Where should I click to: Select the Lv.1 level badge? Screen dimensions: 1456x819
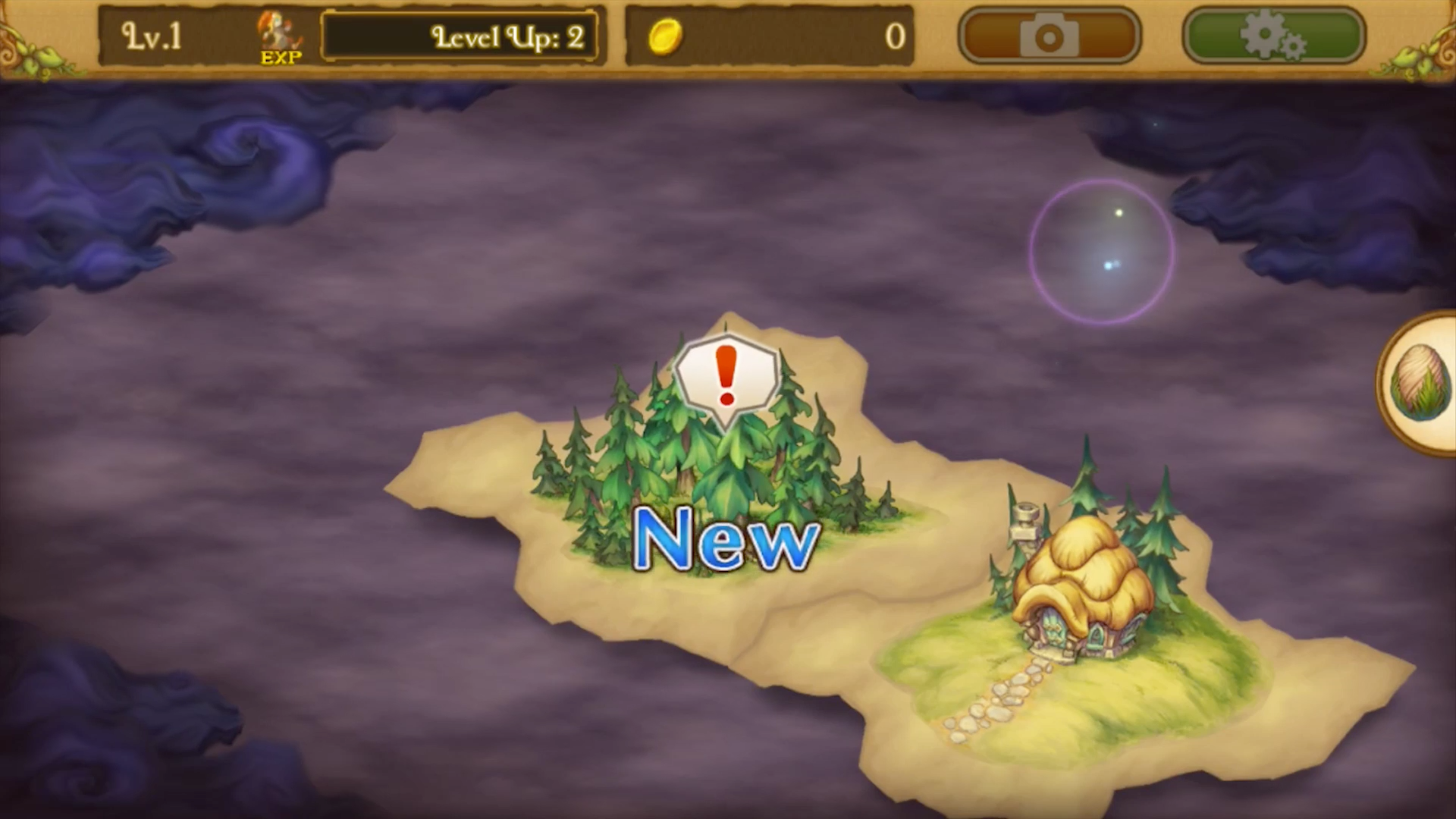(x=150, y=36)
